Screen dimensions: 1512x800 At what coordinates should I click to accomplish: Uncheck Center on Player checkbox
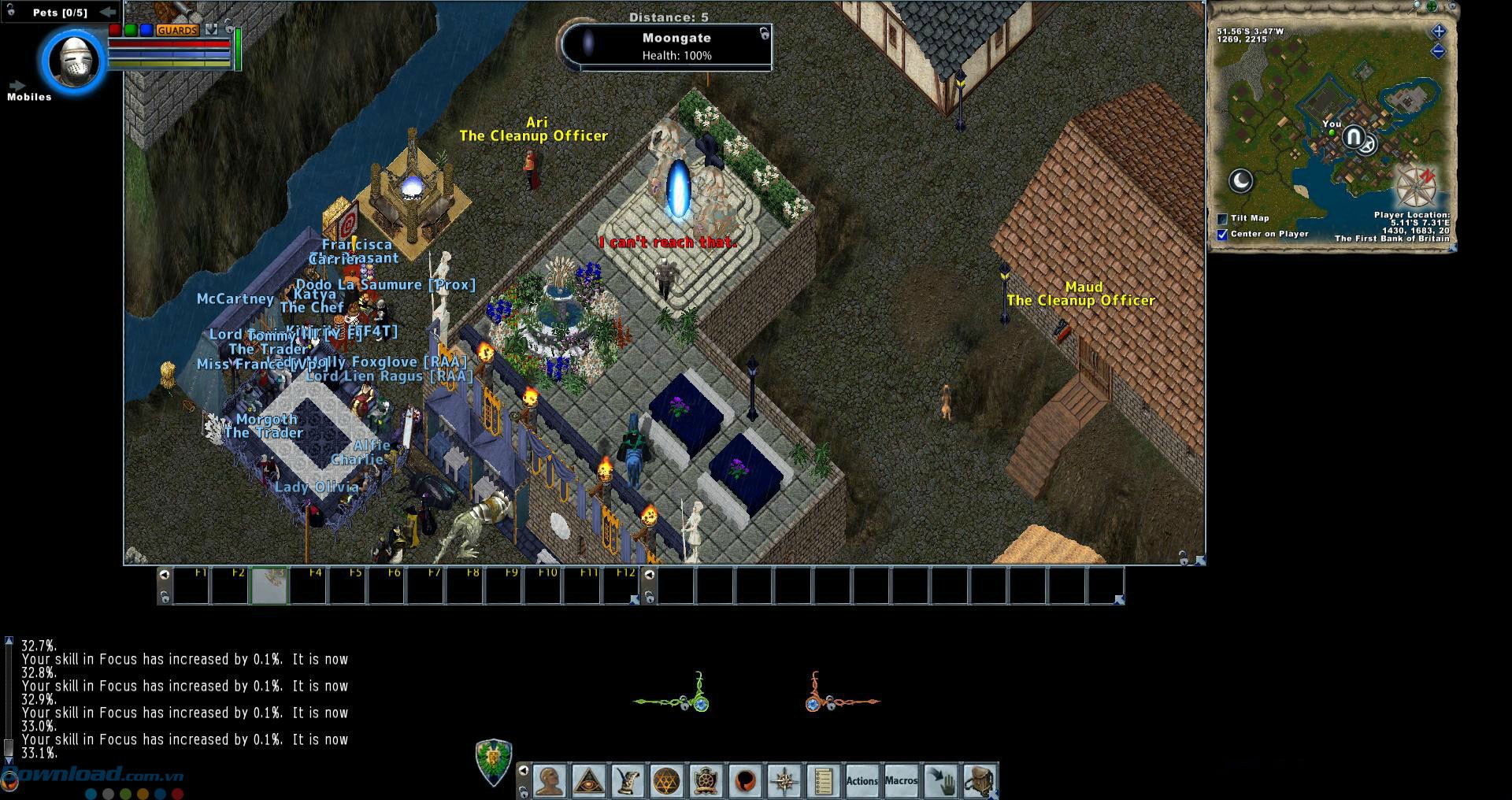(1222, 235)
